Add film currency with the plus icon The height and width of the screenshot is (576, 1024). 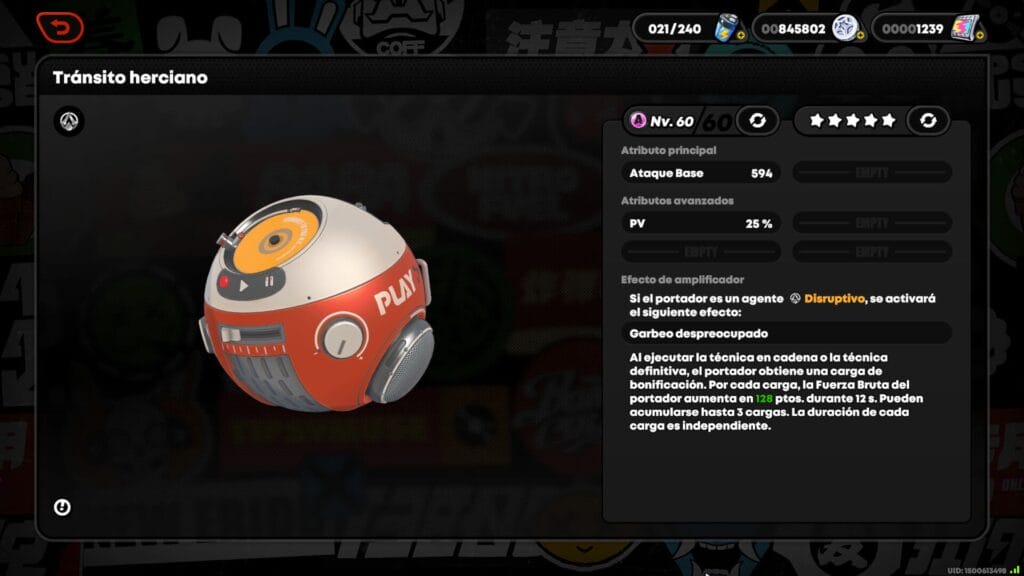(979, 36)
